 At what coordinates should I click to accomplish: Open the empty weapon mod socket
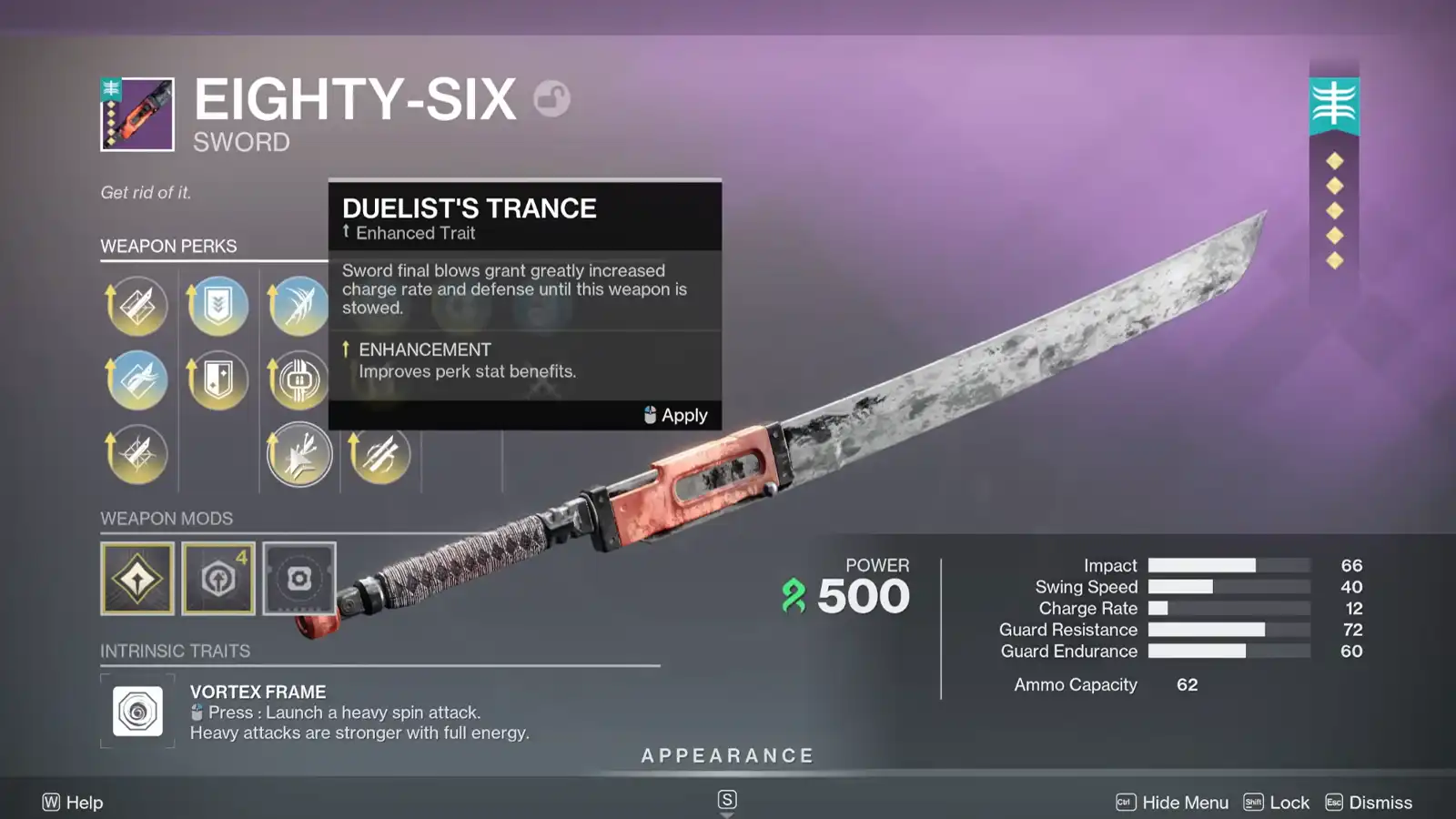click(299, 579)
